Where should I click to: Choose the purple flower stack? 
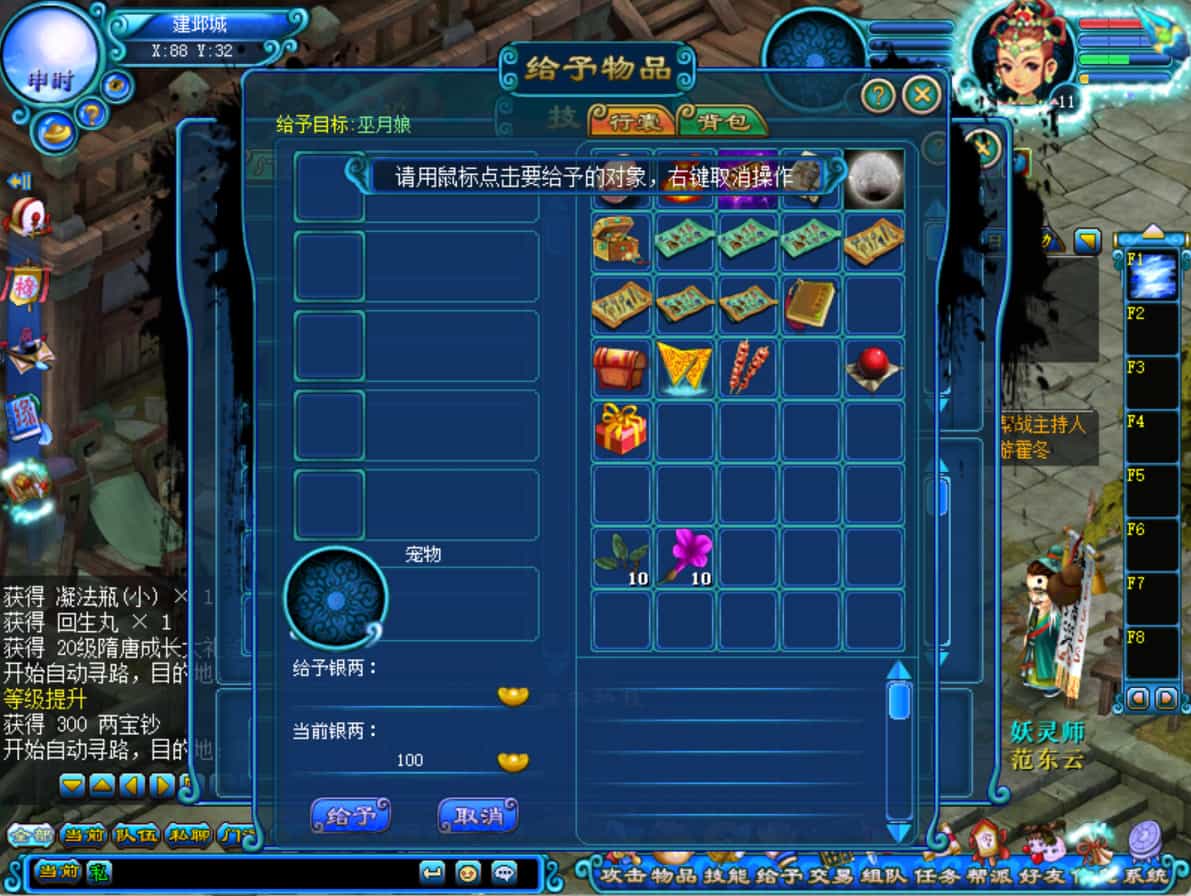click(x=685, y=557)
